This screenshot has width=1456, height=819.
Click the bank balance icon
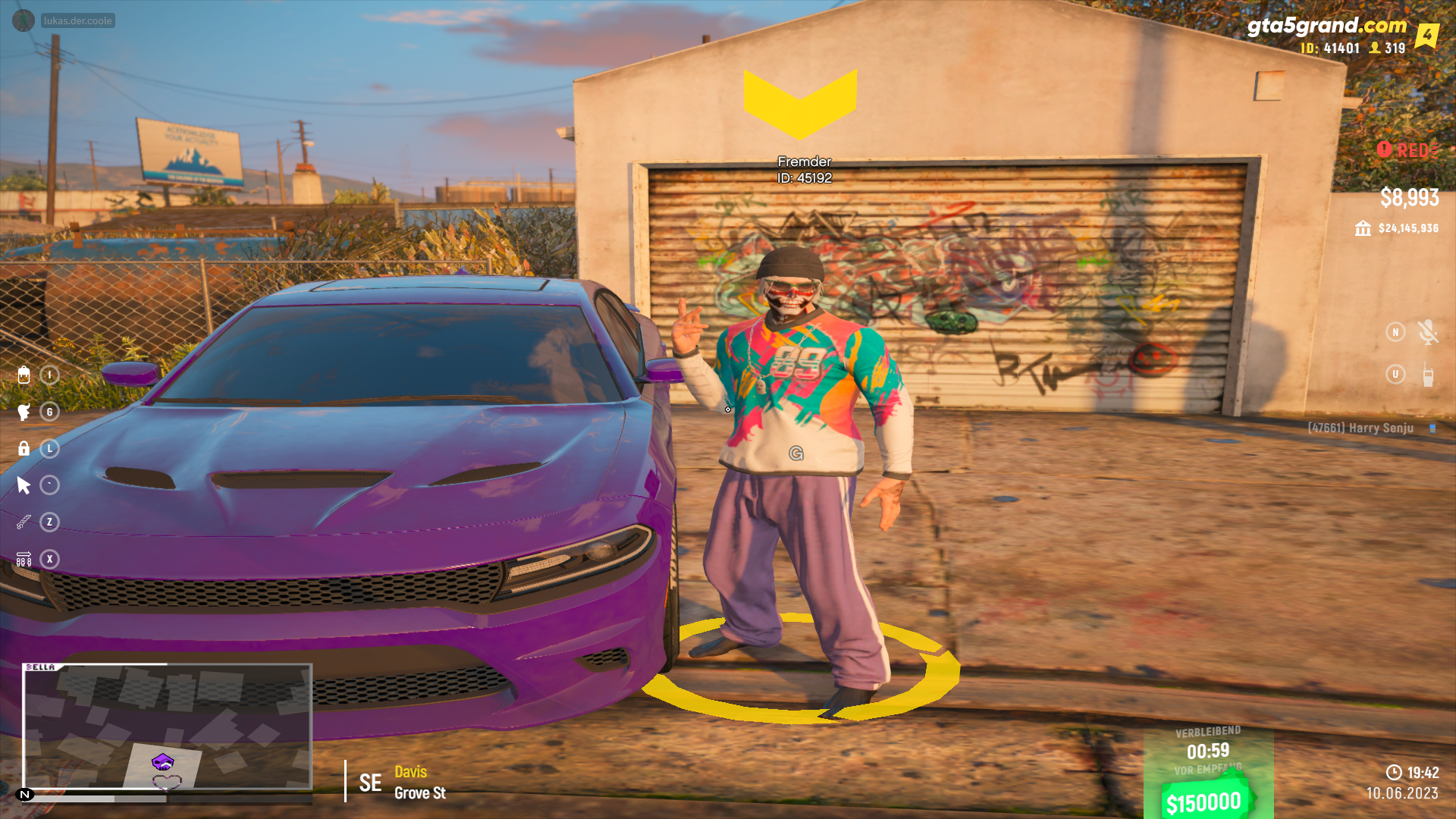(1363, 228)
